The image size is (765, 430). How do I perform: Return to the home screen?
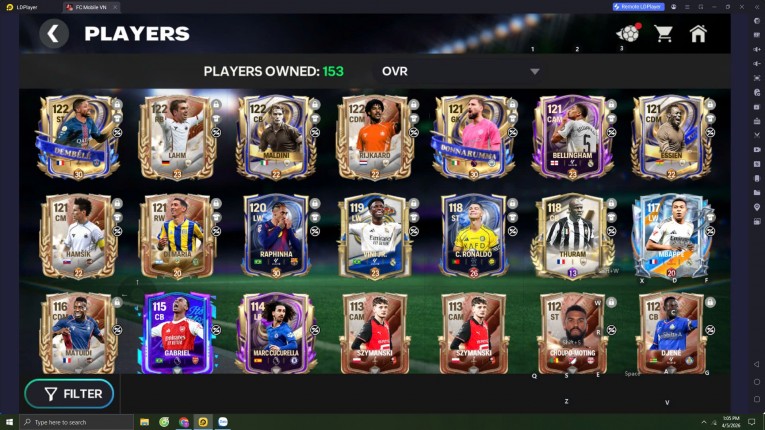pyautogui.click(x=698, y=34)
